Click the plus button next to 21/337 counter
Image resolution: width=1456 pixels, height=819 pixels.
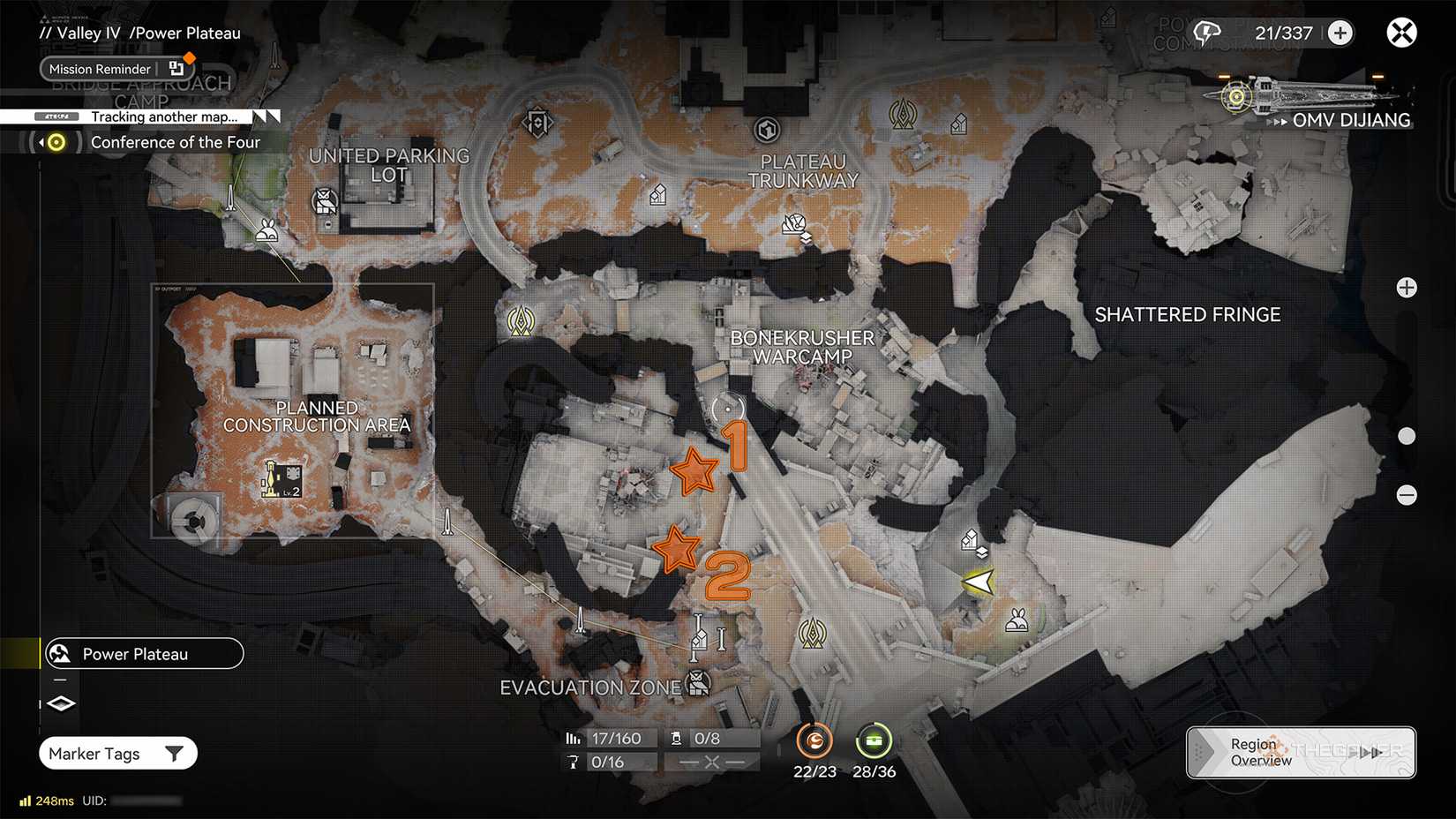tap(1340, 33)
